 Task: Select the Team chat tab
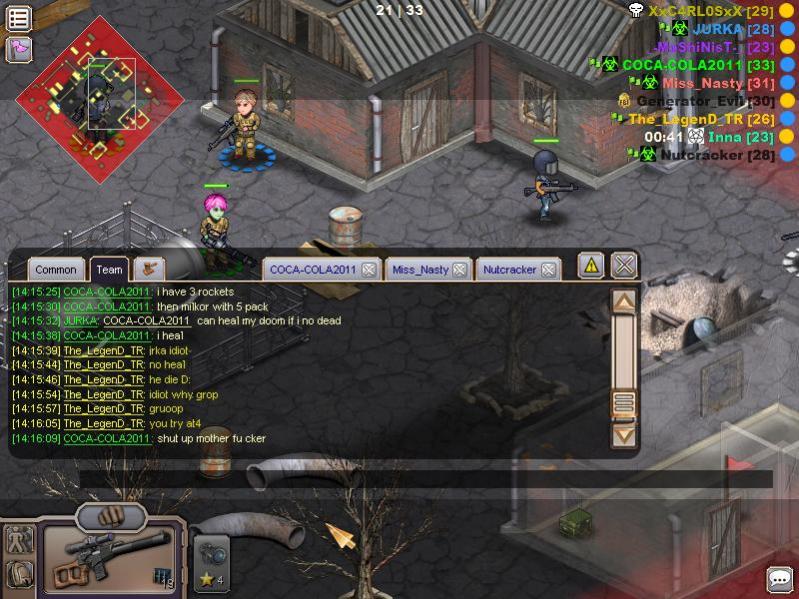click(x=110, y=269)
